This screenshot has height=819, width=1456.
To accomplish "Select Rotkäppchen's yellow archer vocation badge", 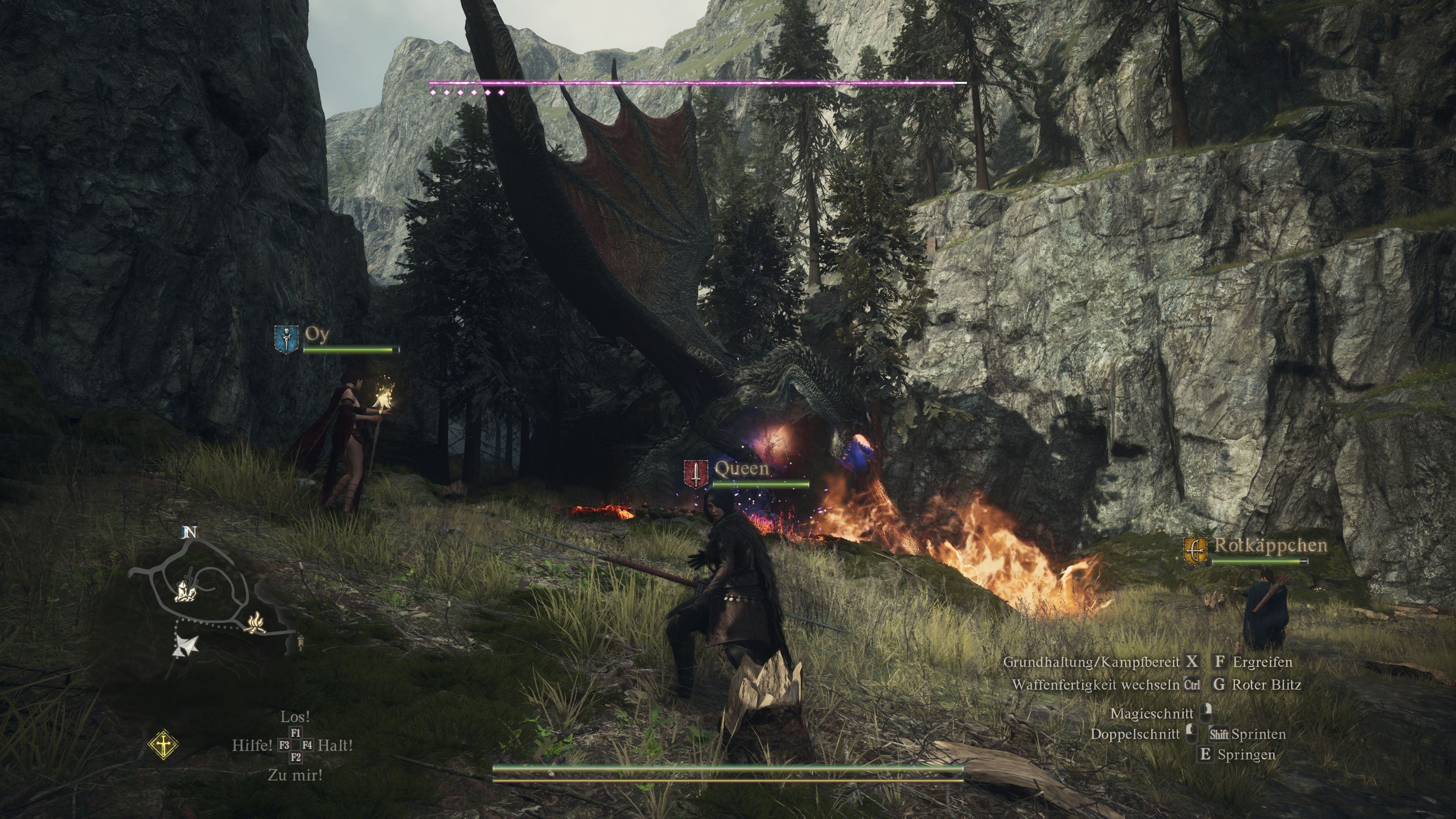I will pos(1196,551).
